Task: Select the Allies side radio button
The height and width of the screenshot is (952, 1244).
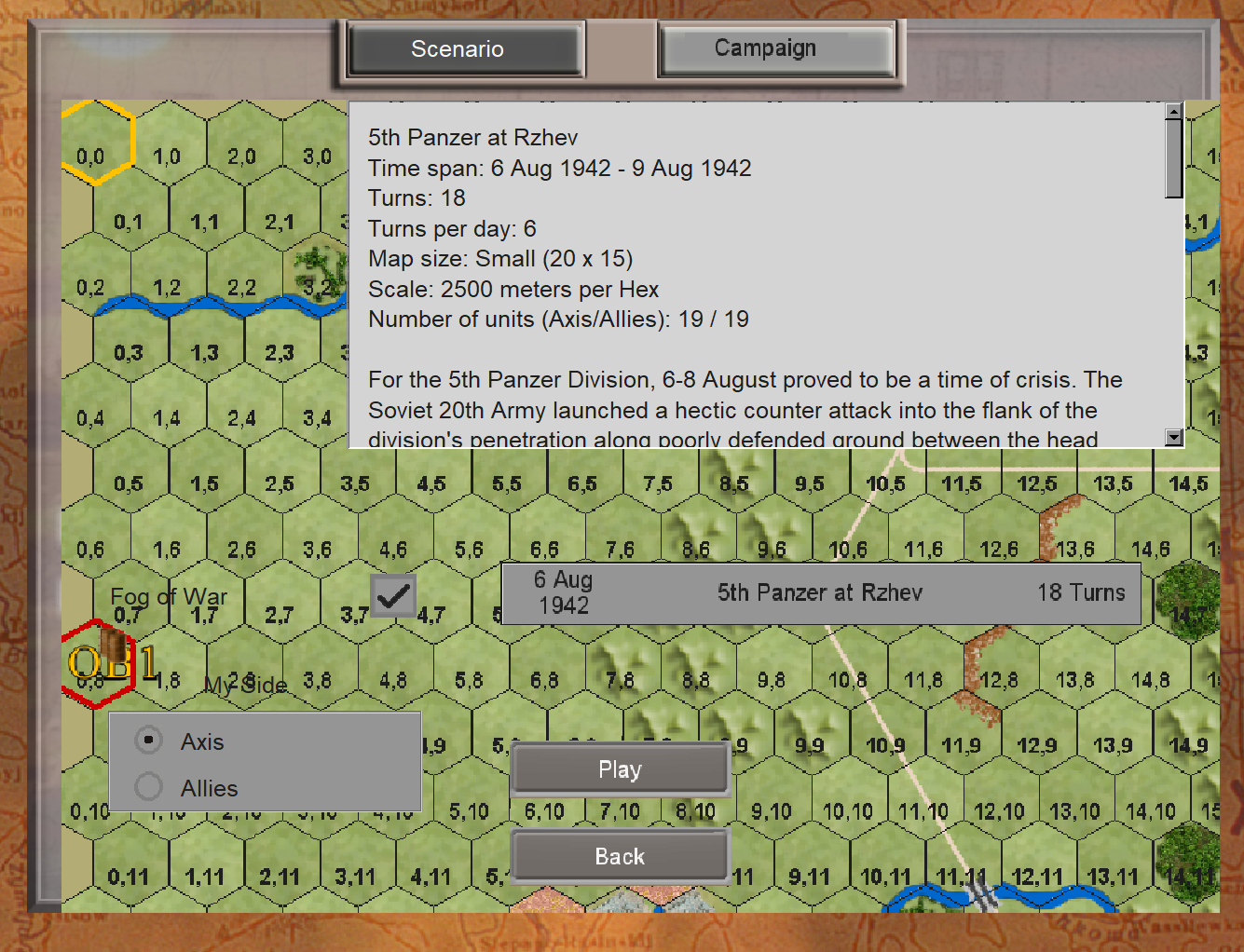Action: pyautogui.click(x=147, y=786)
